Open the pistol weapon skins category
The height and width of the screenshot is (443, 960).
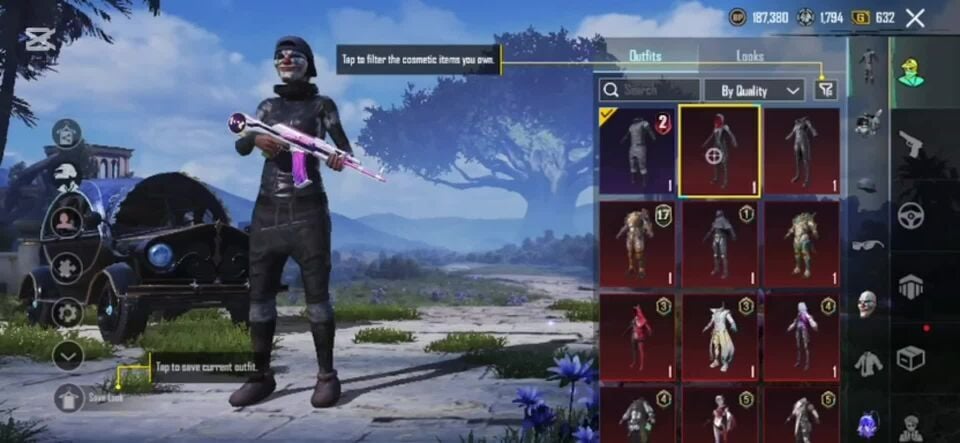coord(910,142)
